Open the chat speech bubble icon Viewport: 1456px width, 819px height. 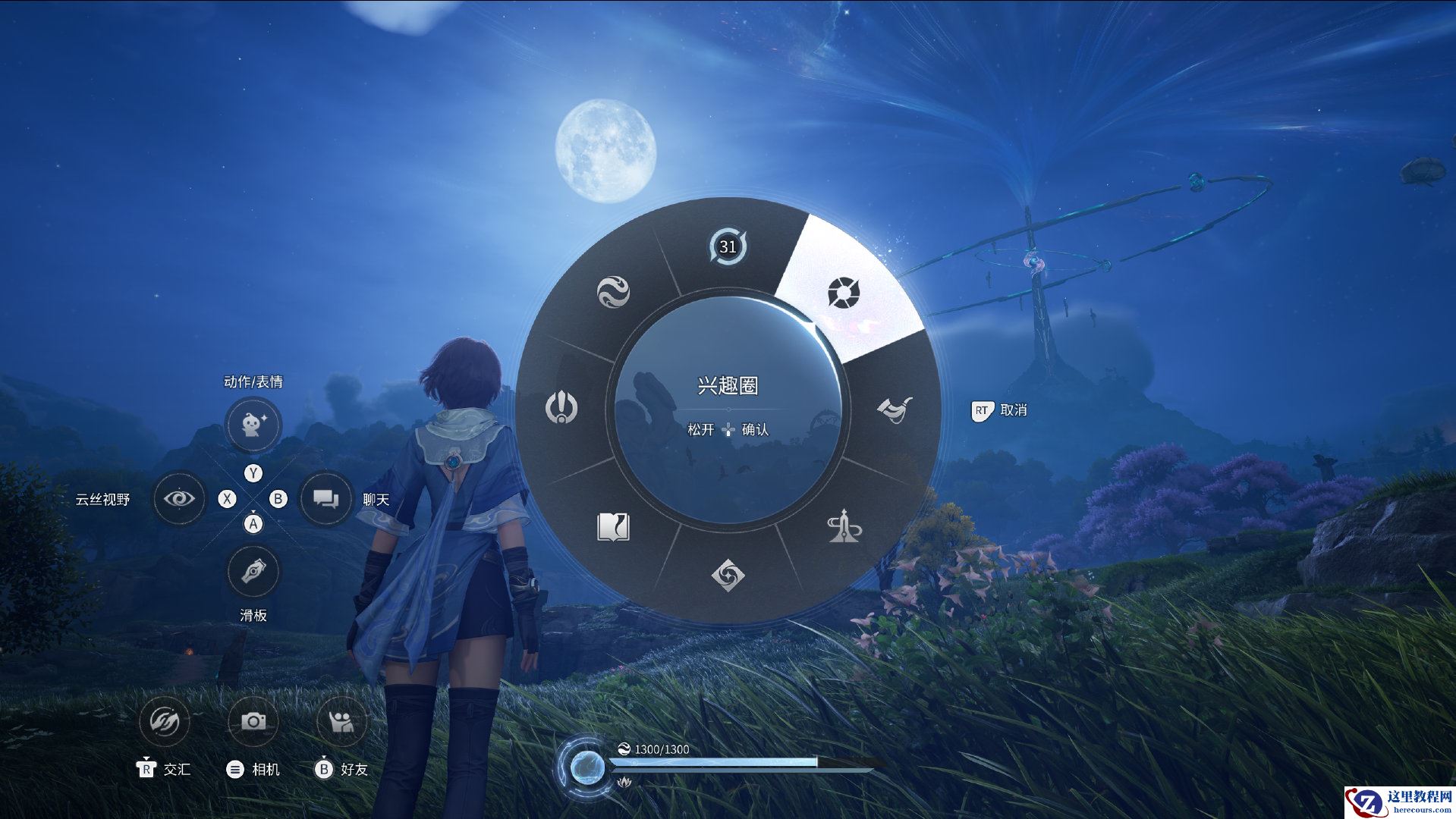click(x=326, y=499)
